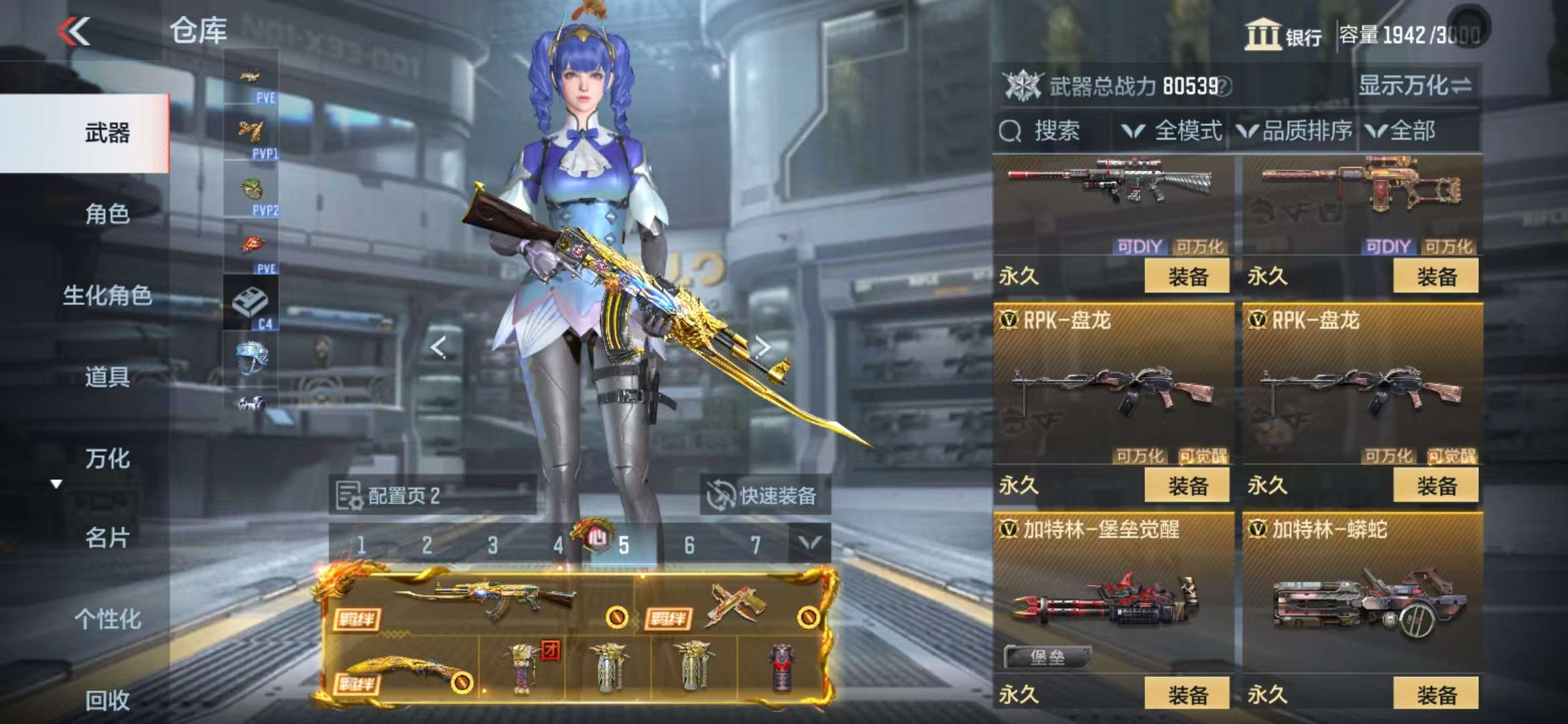Switch to the 生化角色 category
The width and height of the screenshot is (1568, 724).
click(x=107, y=295)
